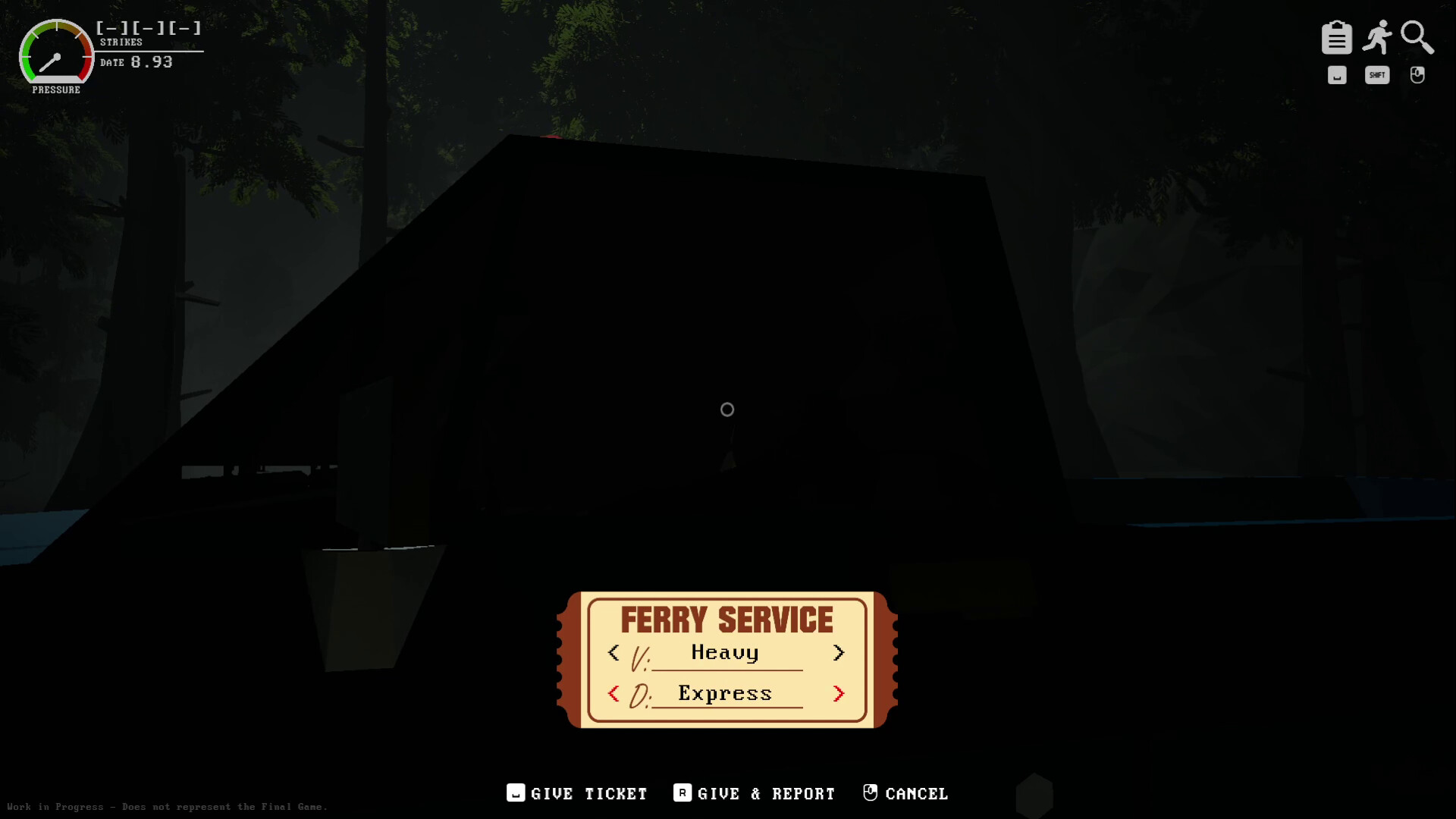Select the next vehicle type after Heavy

(839, 653)
